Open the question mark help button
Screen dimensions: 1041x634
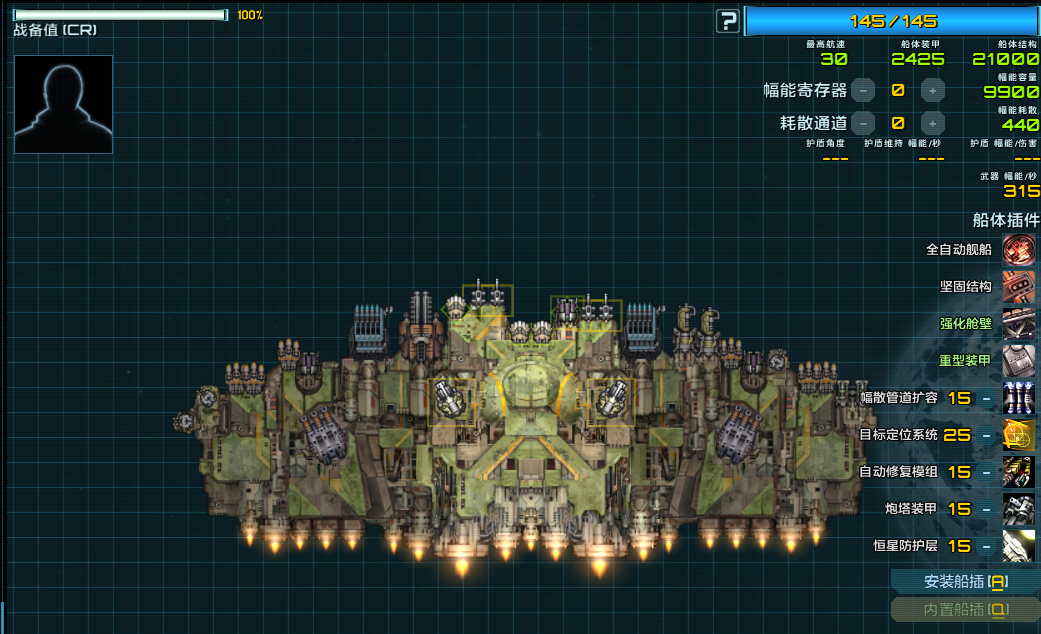point(727,21)
